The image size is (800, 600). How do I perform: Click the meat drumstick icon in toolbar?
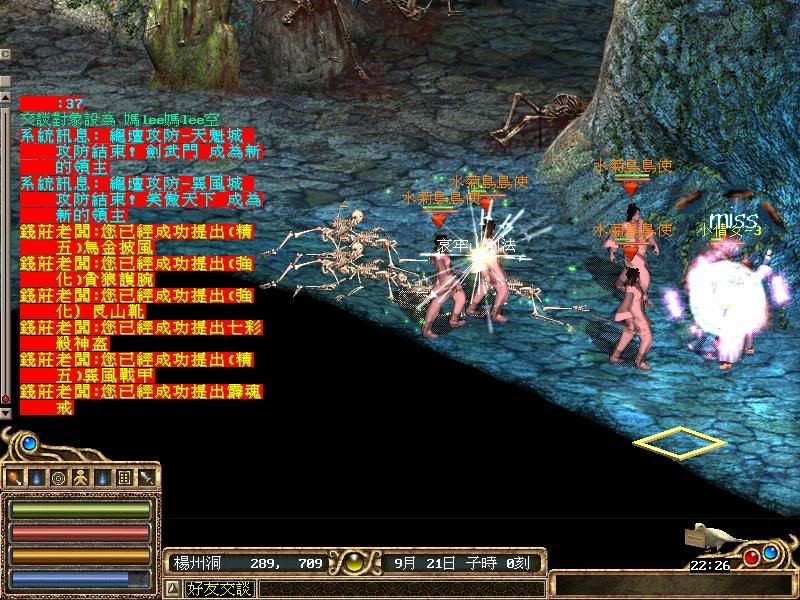pyautogui.click(x=15, y=477)
